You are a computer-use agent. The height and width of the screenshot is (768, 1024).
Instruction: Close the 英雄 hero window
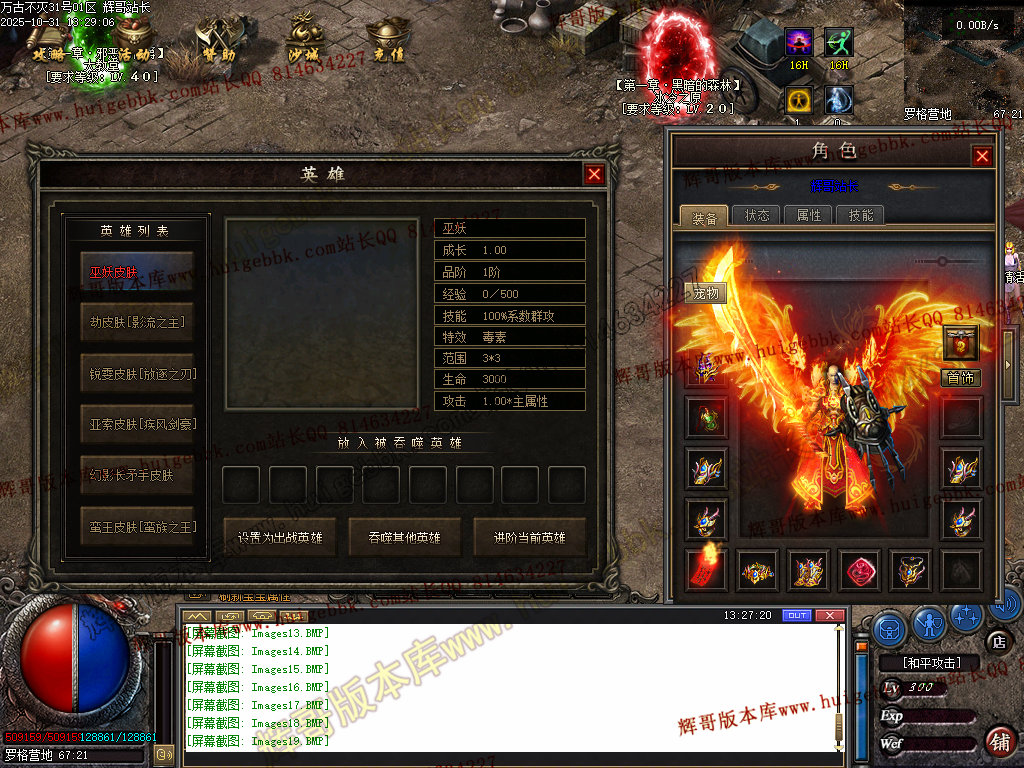click(x=594, y=174)
